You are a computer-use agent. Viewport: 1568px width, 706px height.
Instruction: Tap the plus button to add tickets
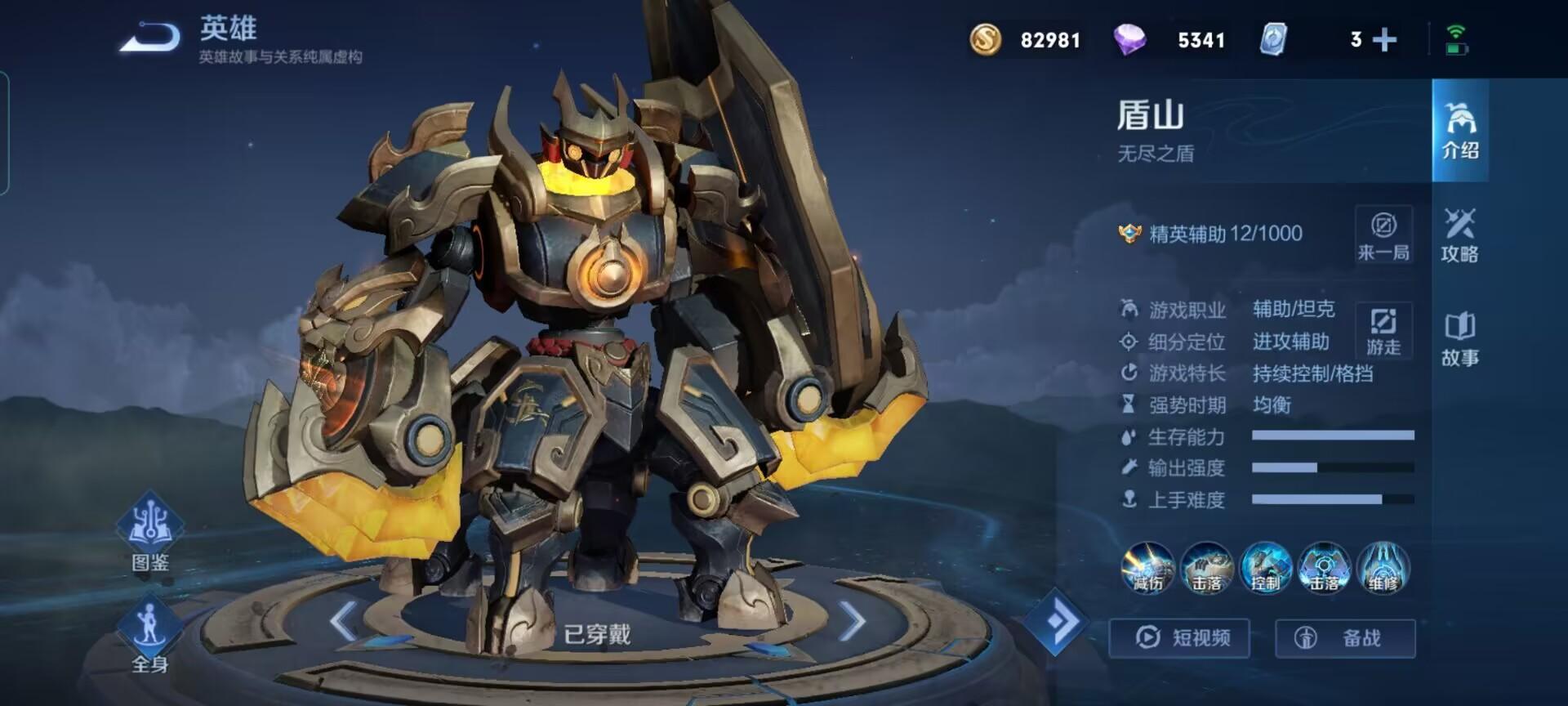coord(1383,38)
